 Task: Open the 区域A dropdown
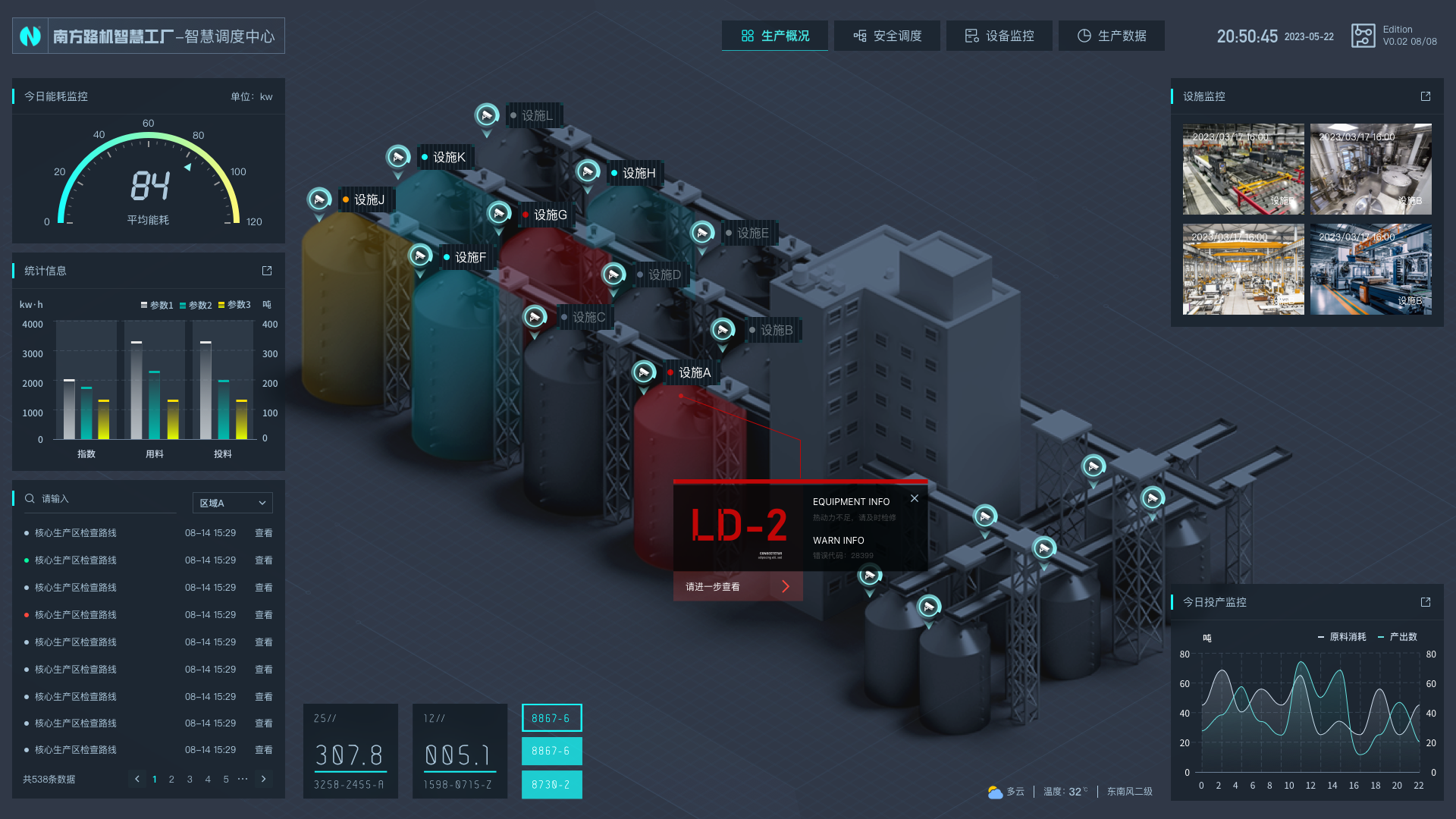click(x=232, y=503)
